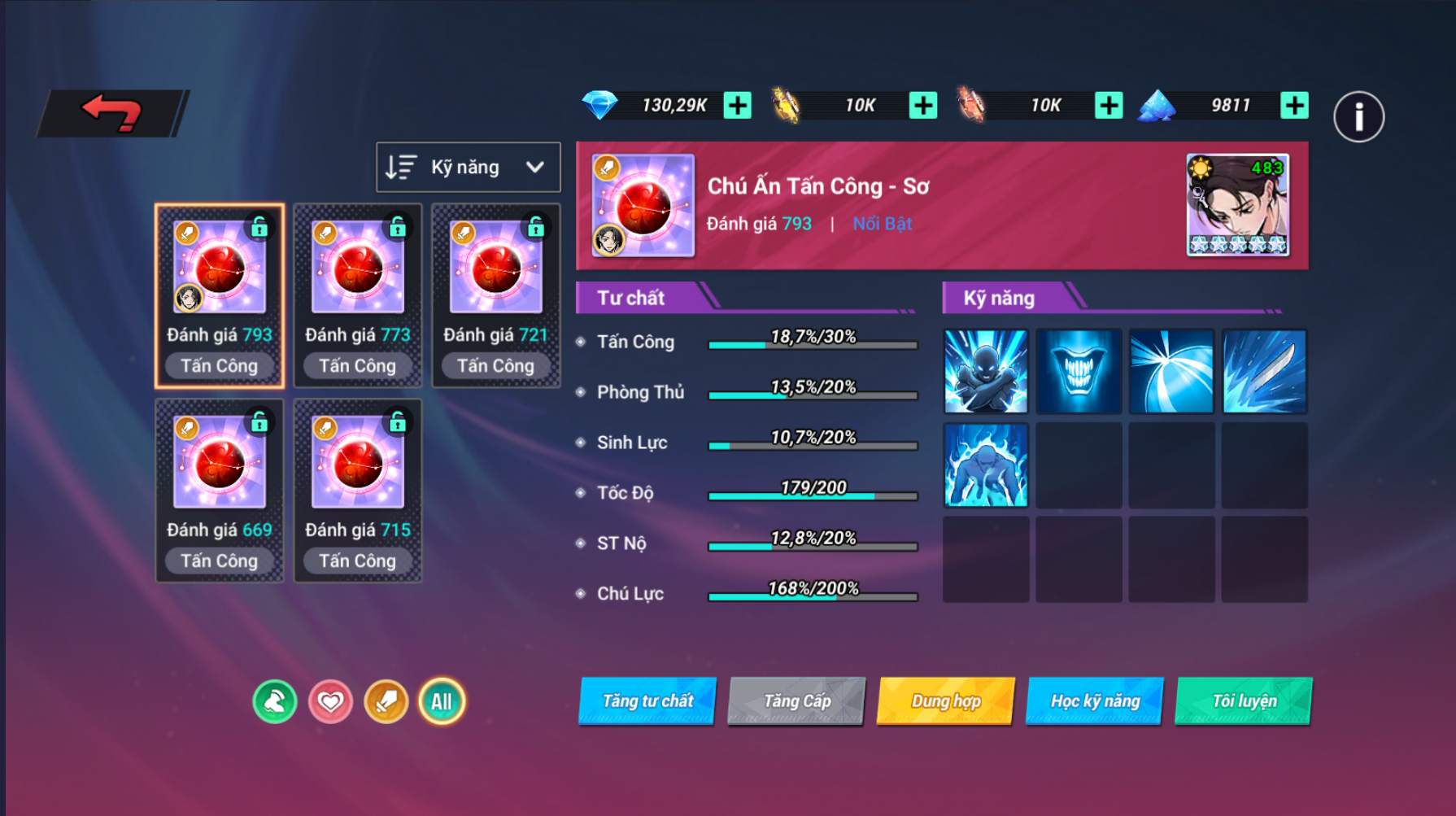The image size is (1456, 816).
Task: View the grinning mask skill icon
Action: (x=1079, y=371)
